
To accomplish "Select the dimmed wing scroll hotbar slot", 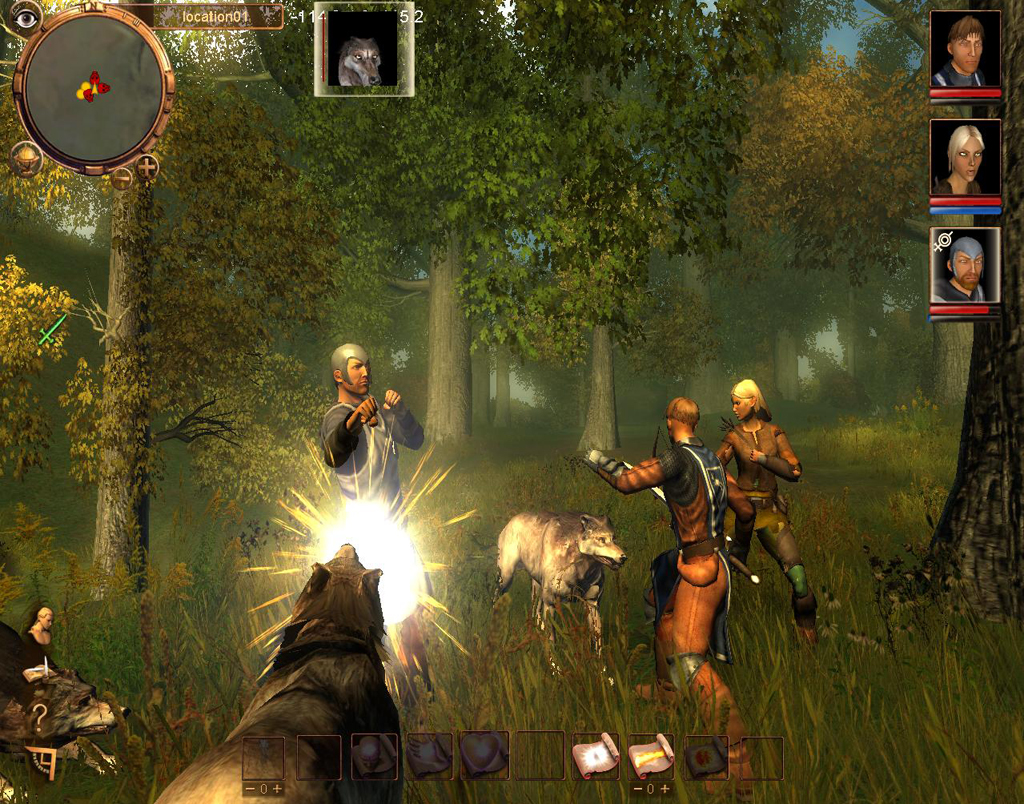I will [429, 757].
